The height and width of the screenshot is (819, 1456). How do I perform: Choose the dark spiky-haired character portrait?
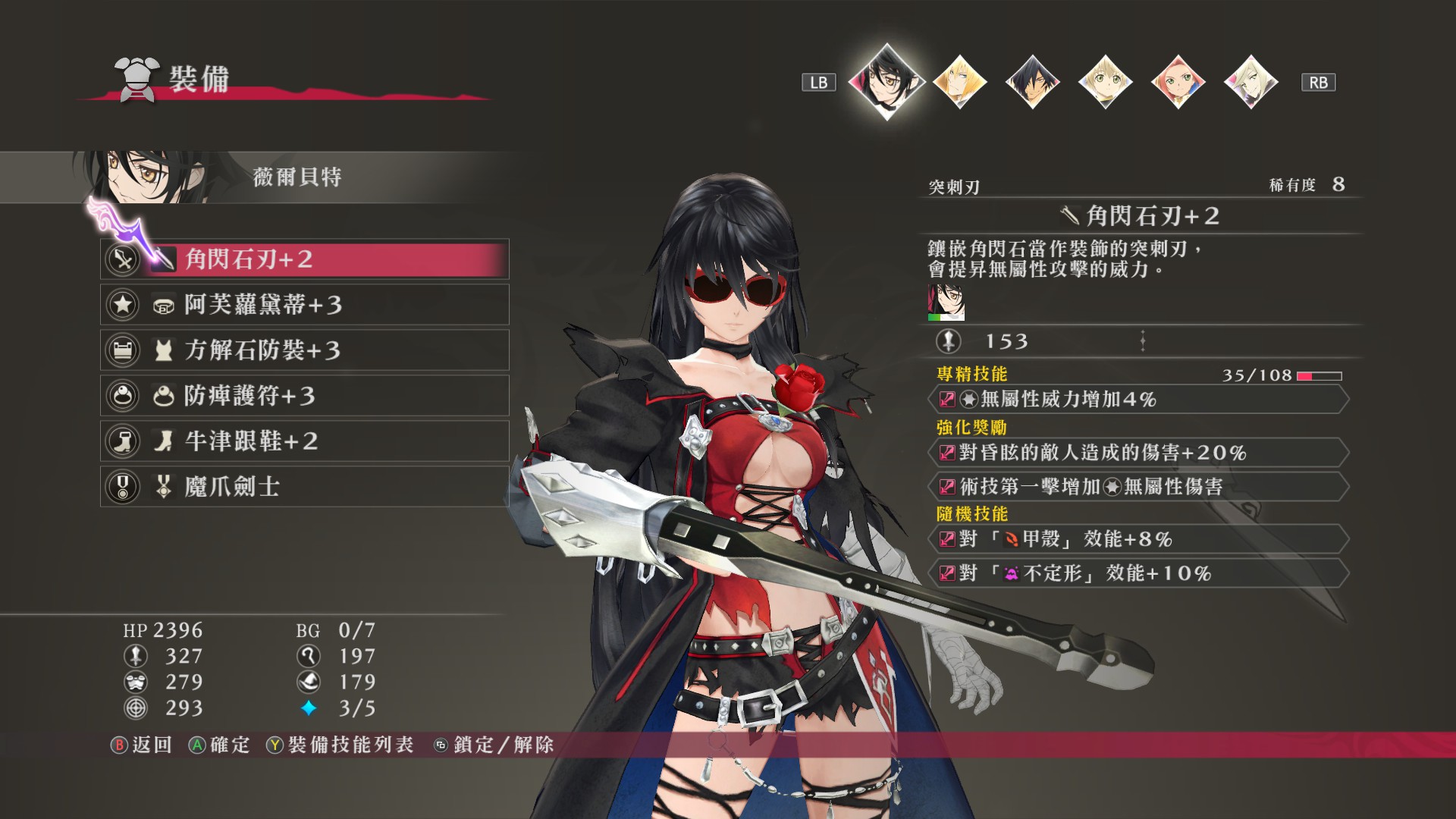[1032, 82]
